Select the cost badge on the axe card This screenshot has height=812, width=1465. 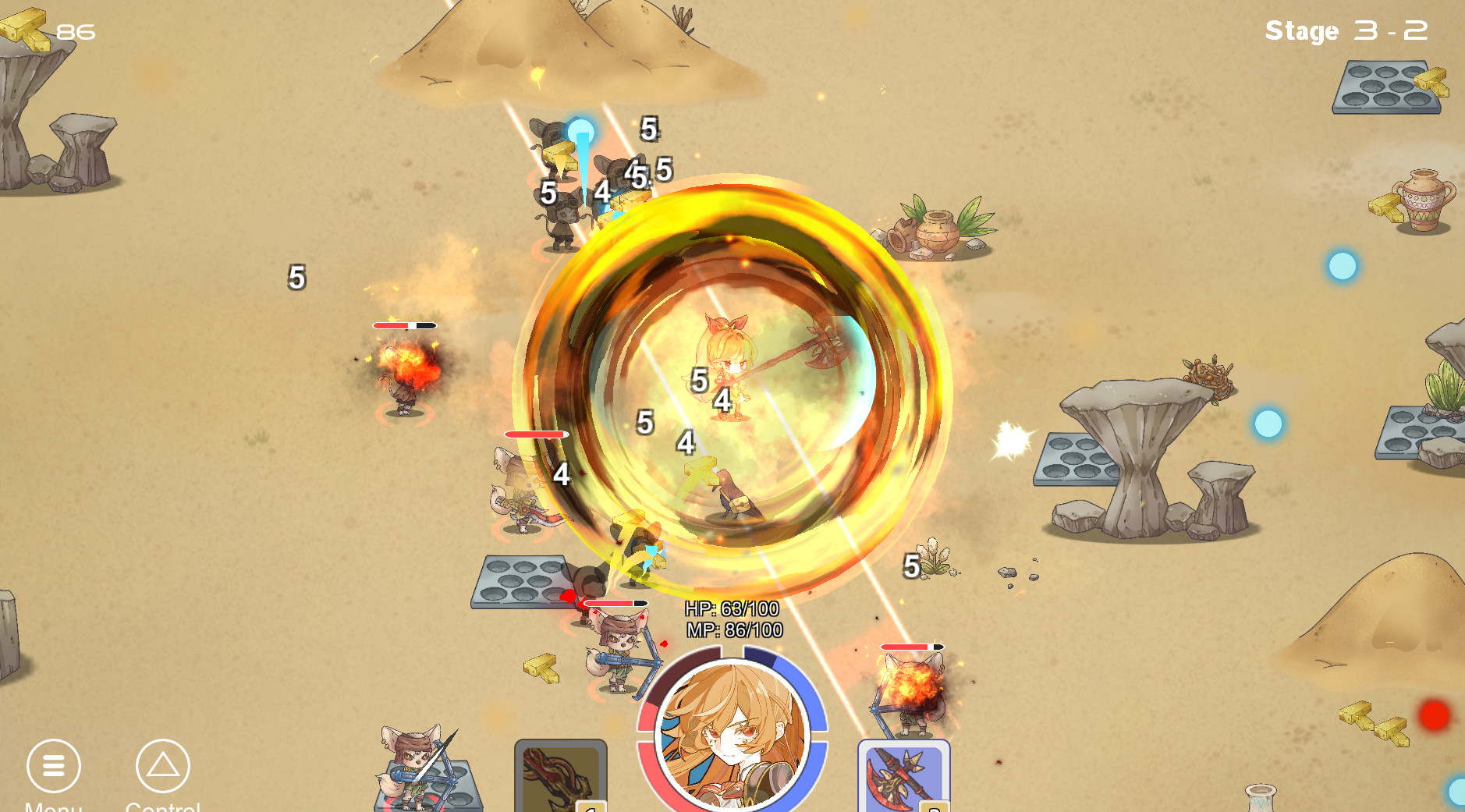933,807
